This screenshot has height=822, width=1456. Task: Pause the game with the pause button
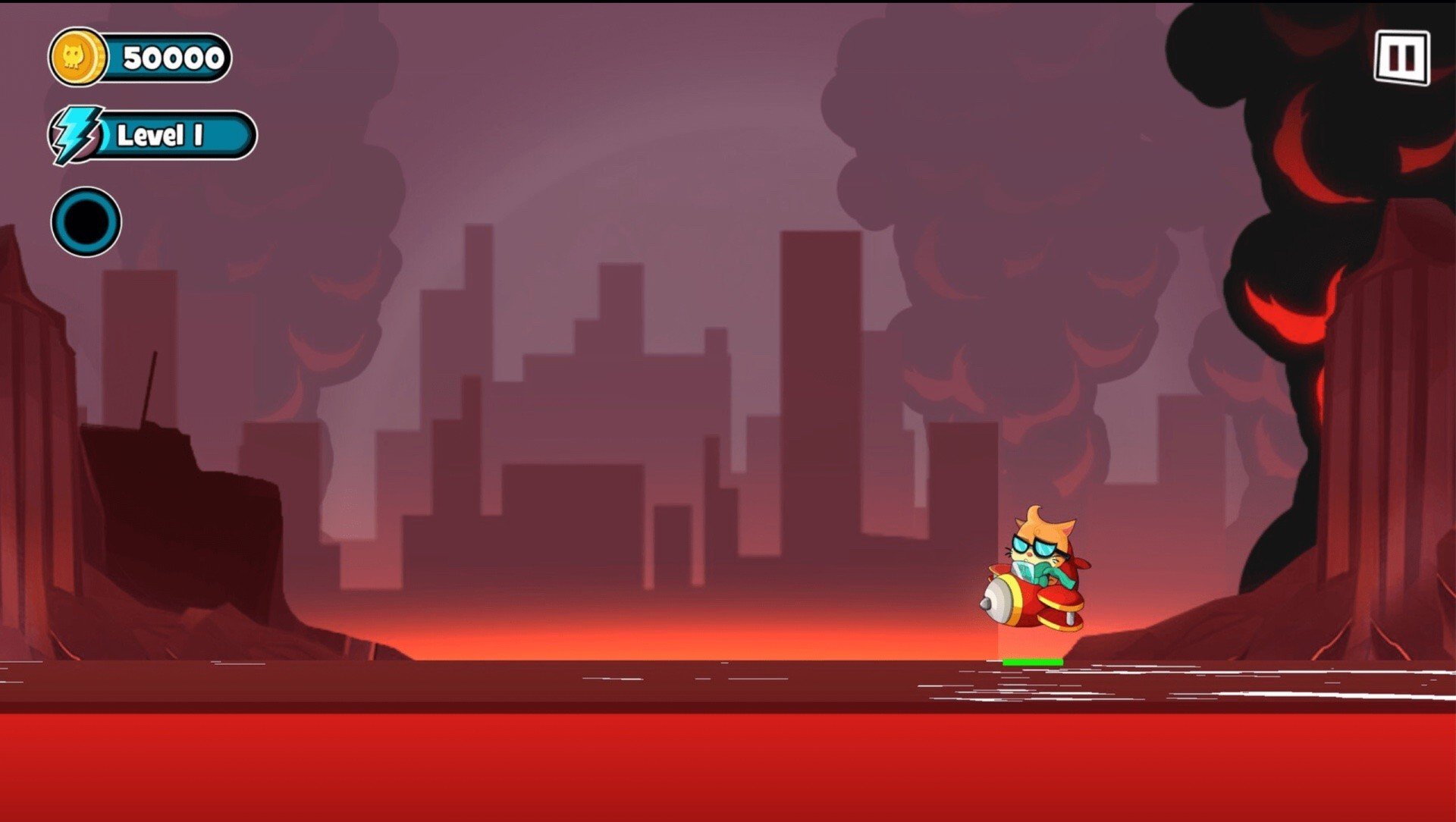pos(1401,58)
